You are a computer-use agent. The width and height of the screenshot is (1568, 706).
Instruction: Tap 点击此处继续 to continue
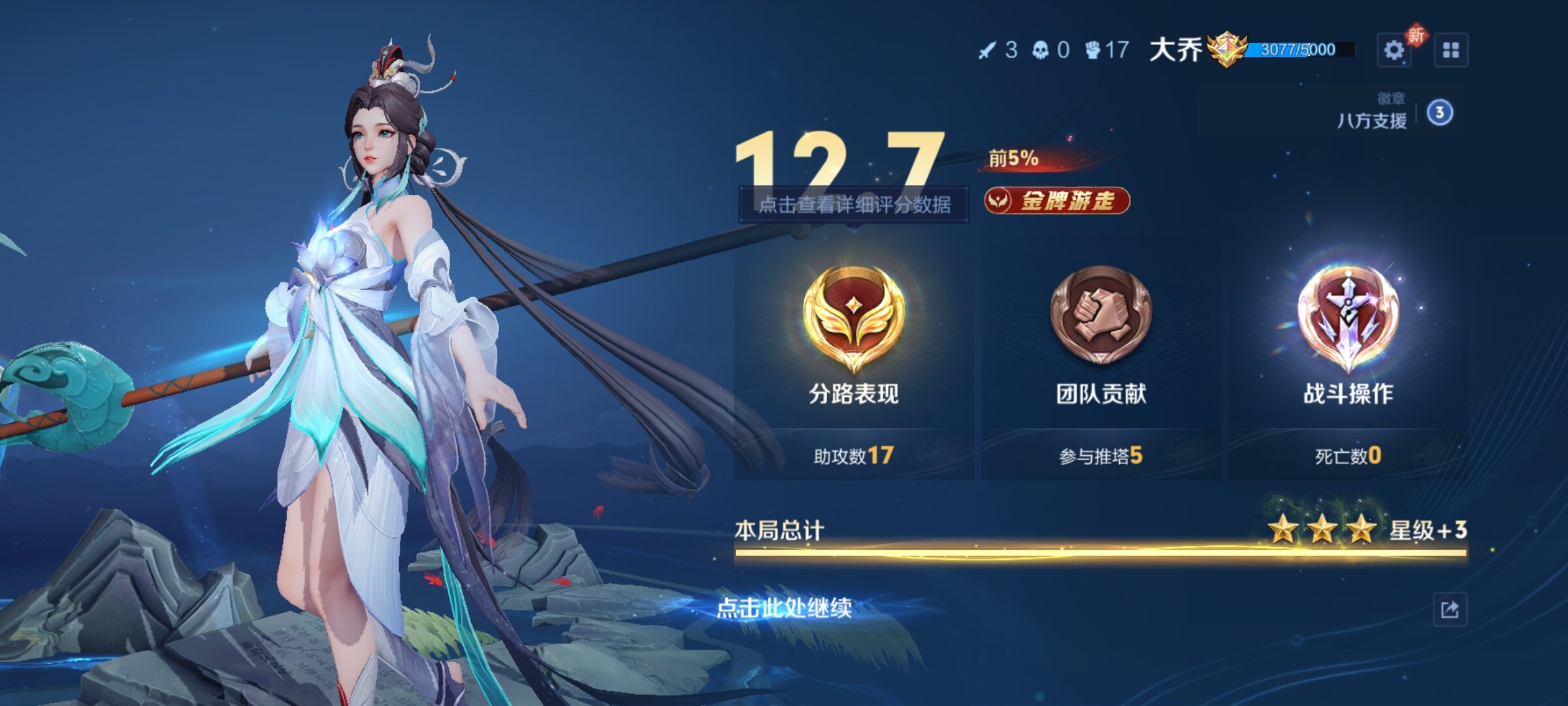[x=784, y=608]
